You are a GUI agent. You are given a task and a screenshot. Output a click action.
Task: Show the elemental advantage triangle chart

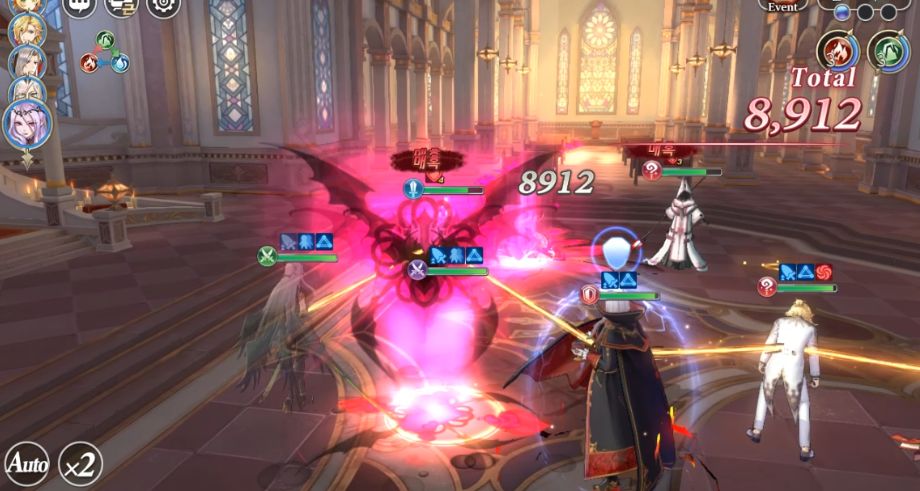[105, 52]
